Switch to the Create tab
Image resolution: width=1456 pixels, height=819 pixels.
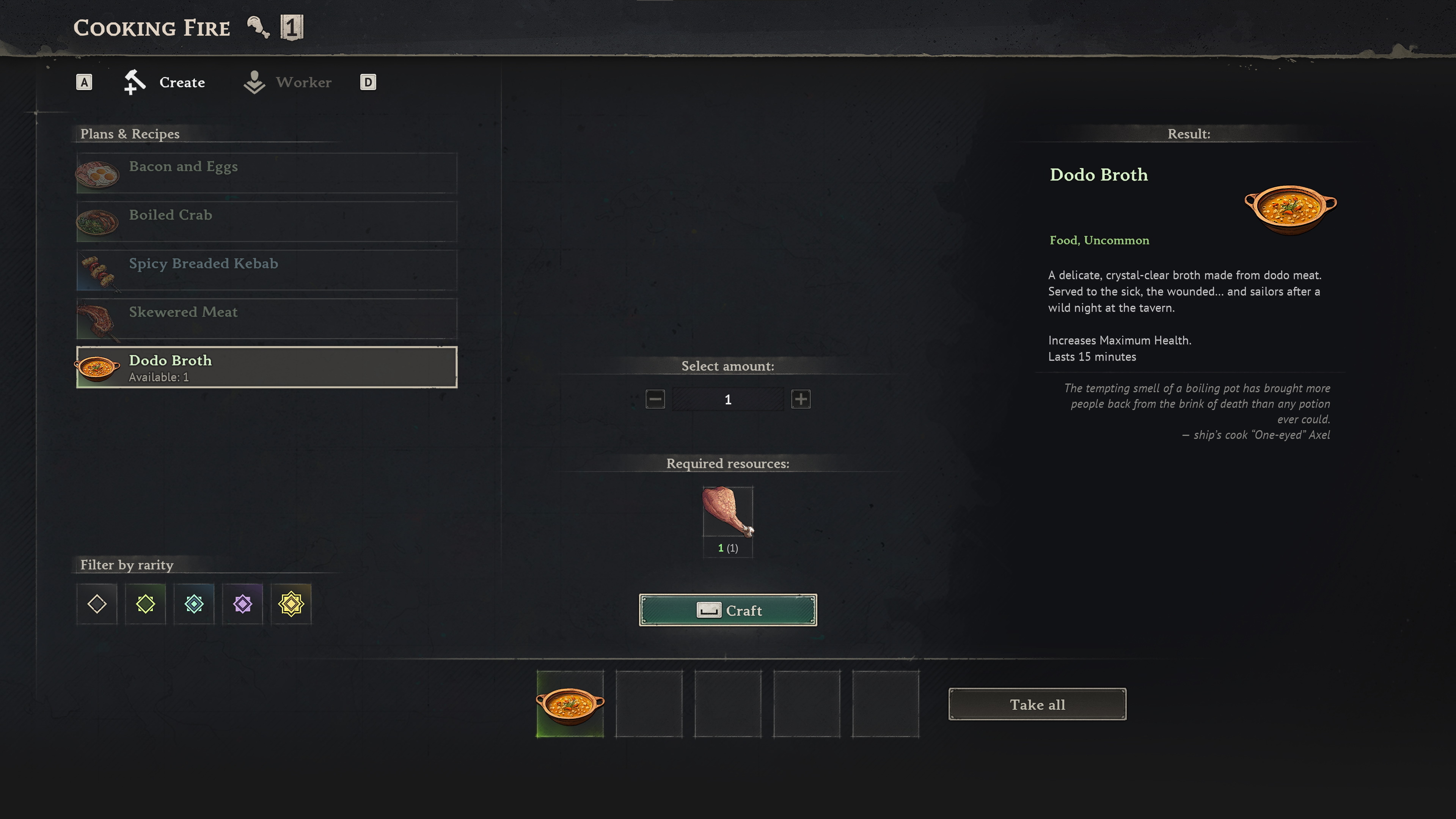coord(165,83)
